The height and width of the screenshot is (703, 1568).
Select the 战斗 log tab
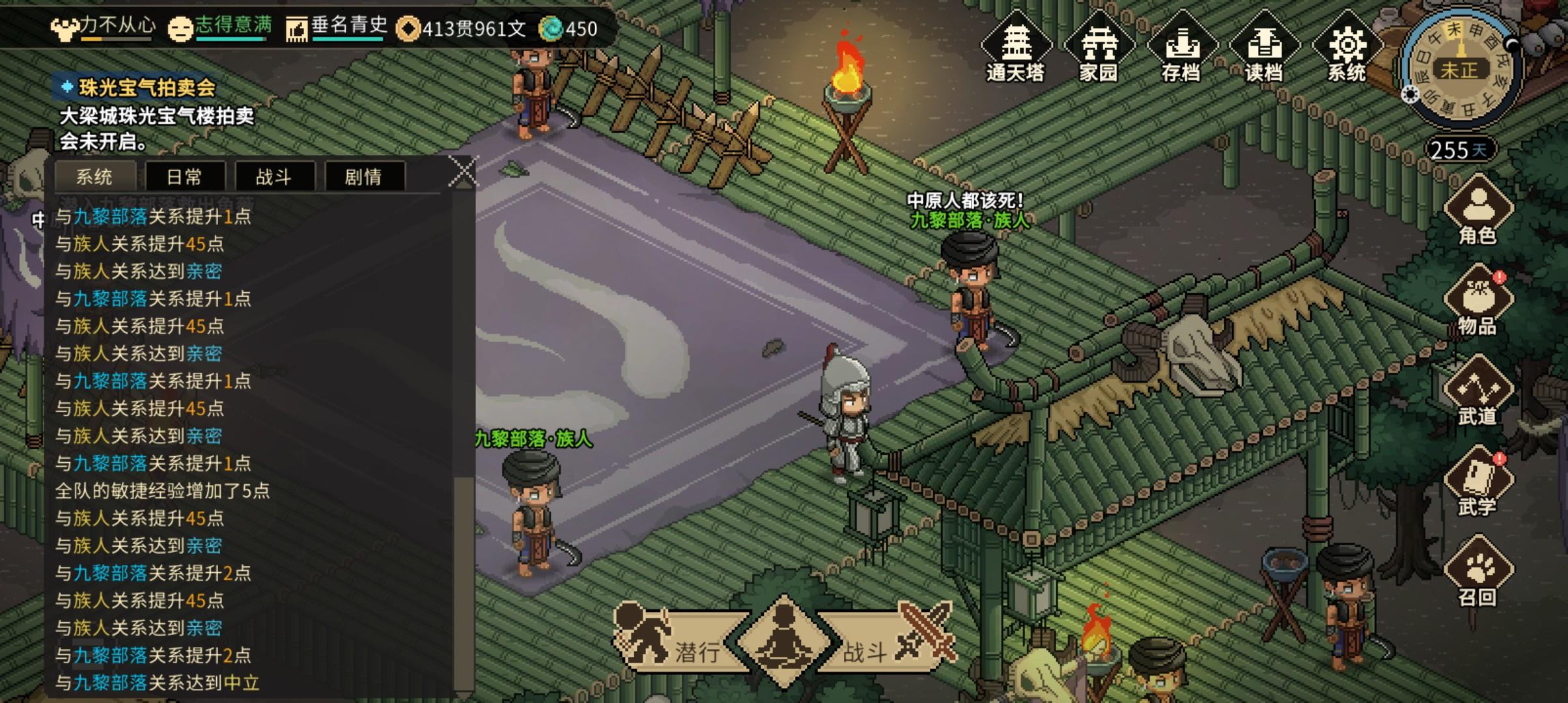(x=274, y=176)
